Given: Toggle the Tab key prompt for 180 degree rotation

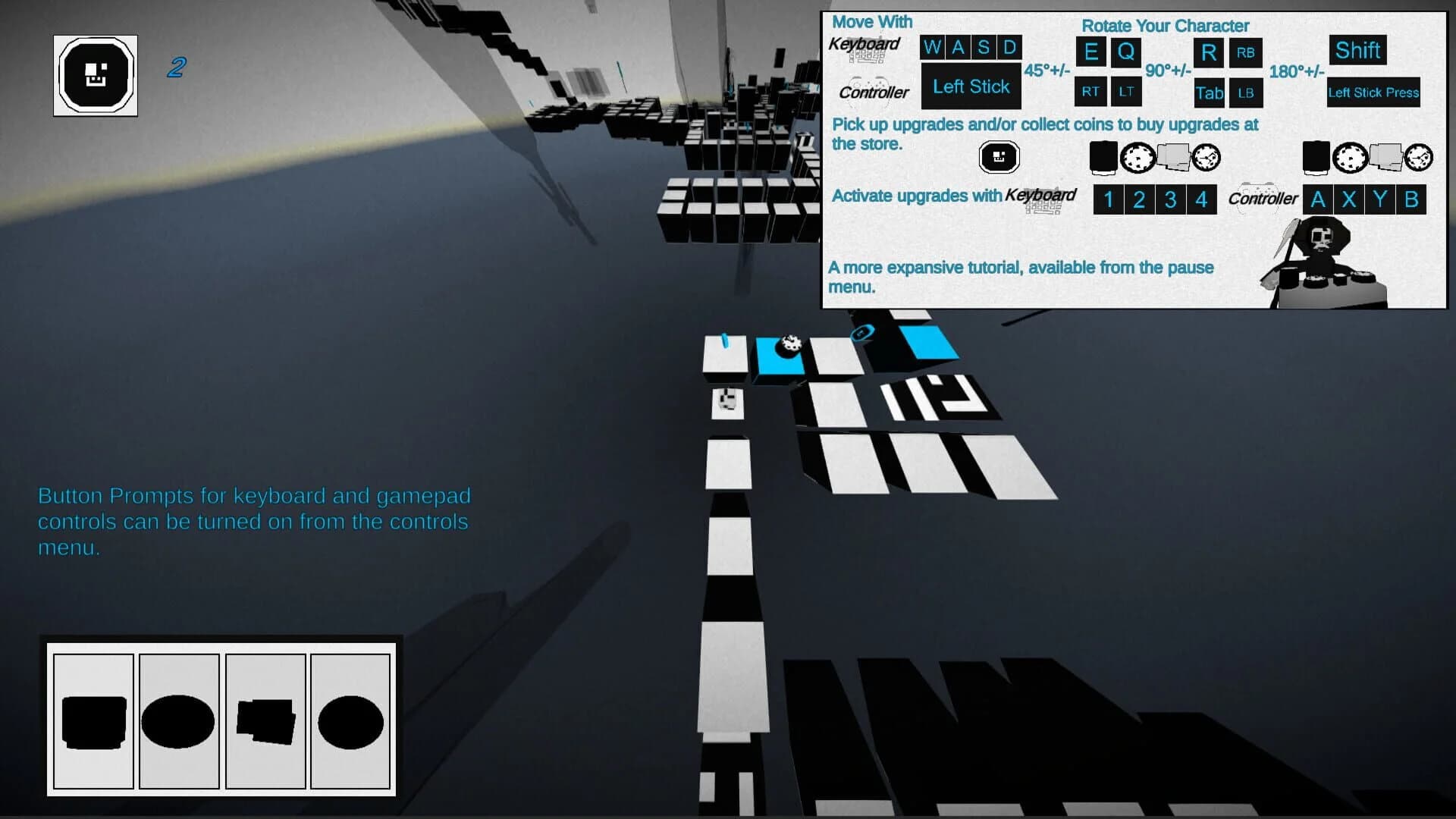Looking at the screenshot, I should (x=1207, y=93).
